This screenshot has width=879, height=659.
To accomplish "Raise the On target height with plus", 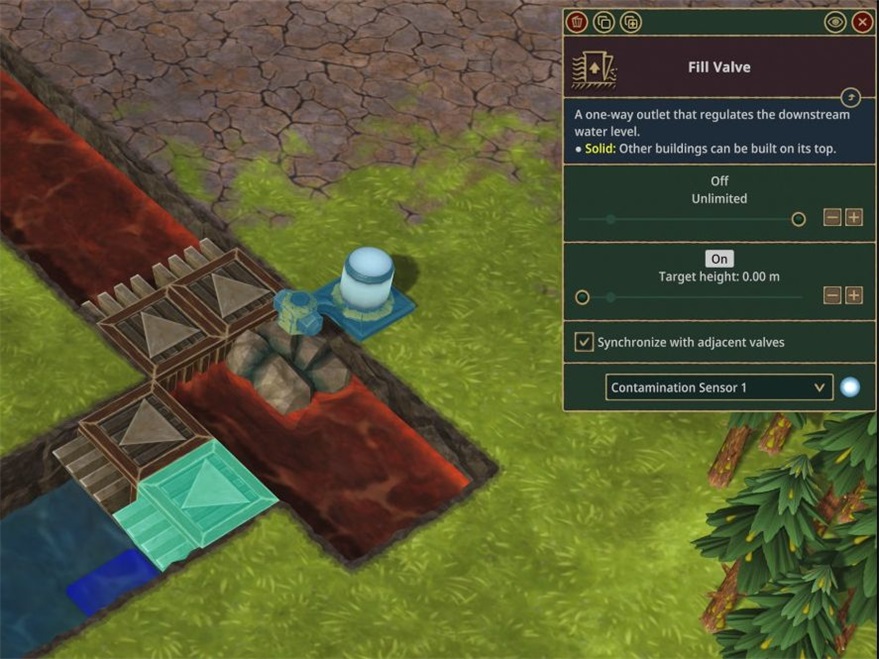I will tap(854, 295).
